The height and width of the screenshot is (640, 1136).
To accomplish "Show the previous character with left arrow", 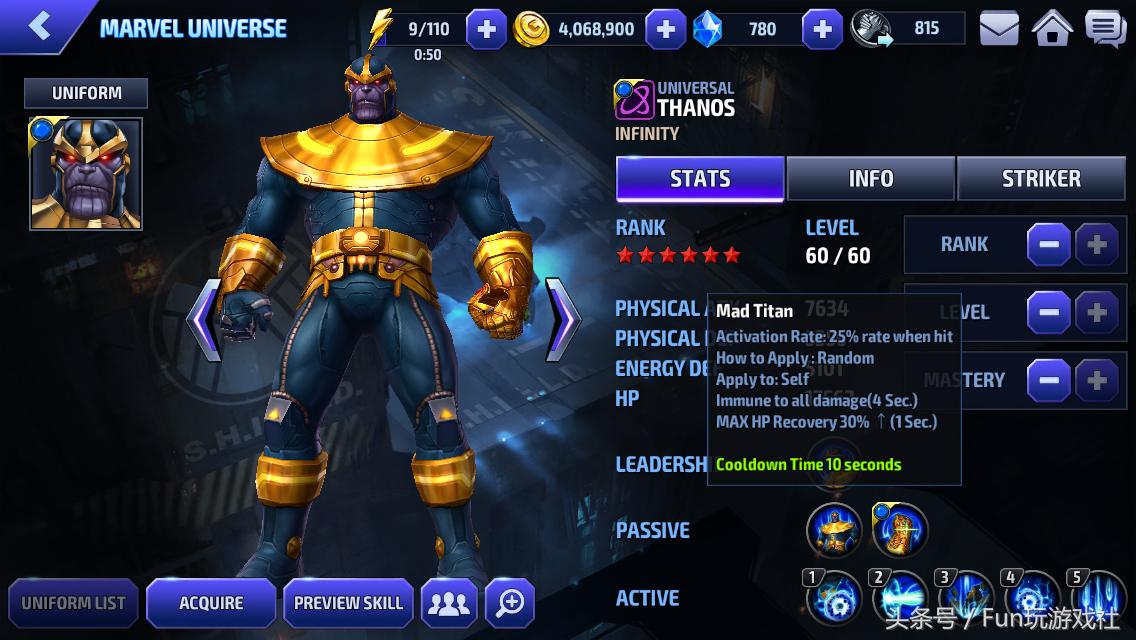I will (203, 319).
